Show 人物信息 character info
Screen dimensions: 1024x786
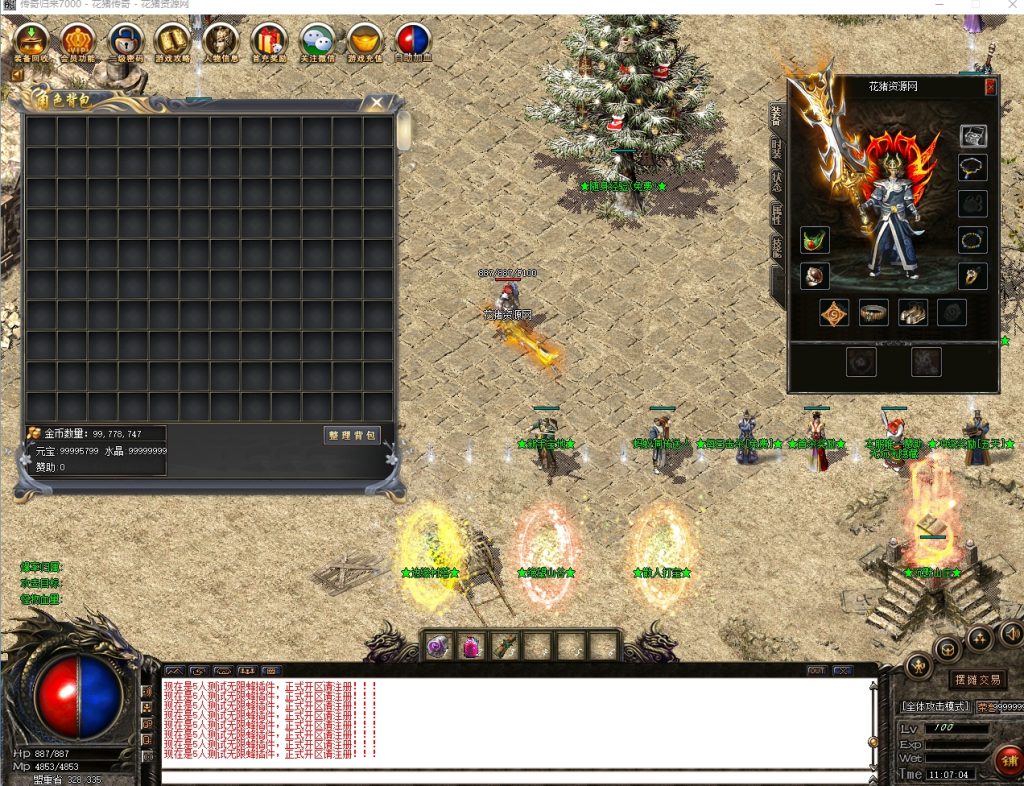(x=221, y=42)
